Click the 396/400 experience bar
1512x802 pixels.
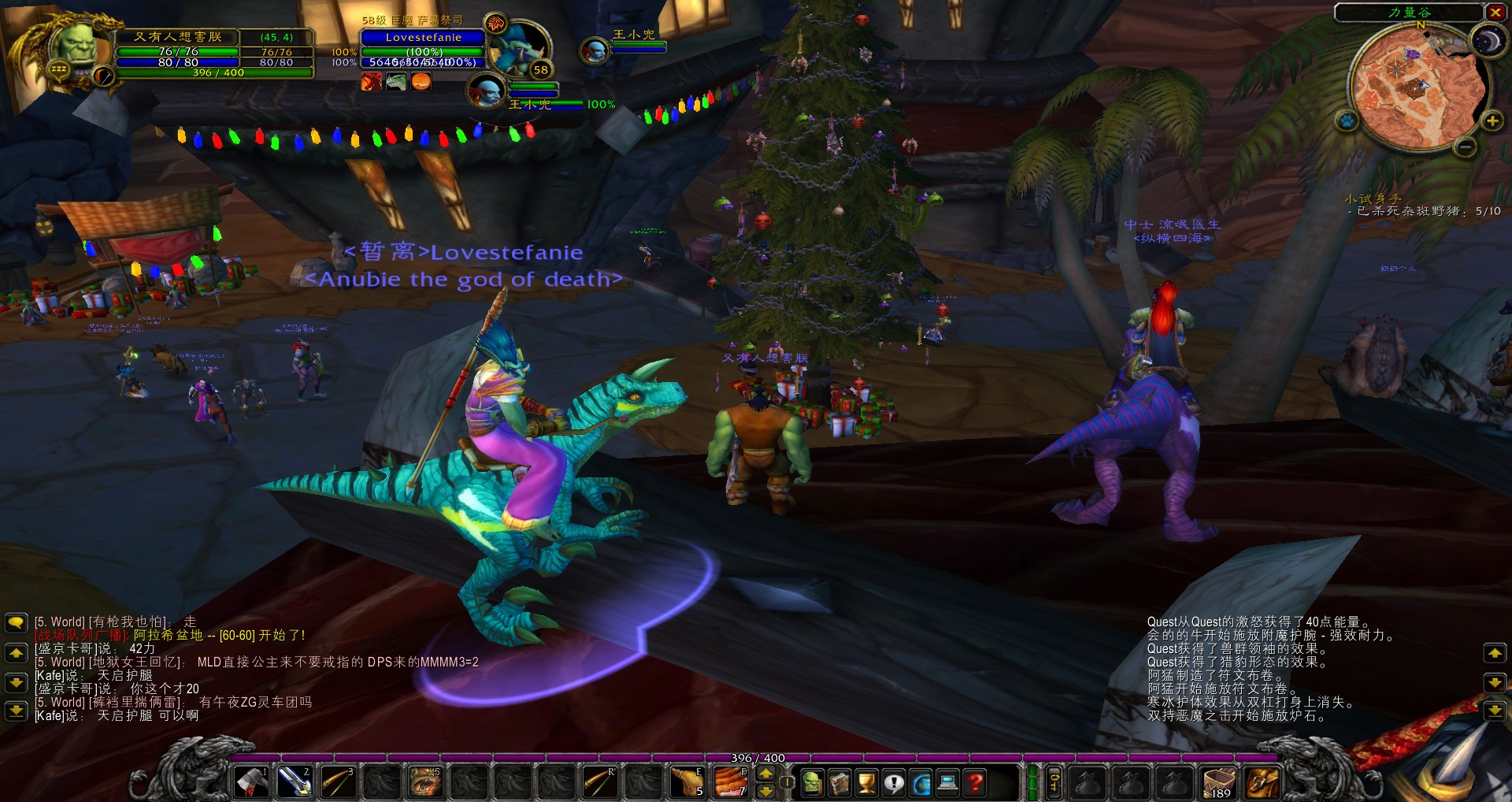point(756,758)
